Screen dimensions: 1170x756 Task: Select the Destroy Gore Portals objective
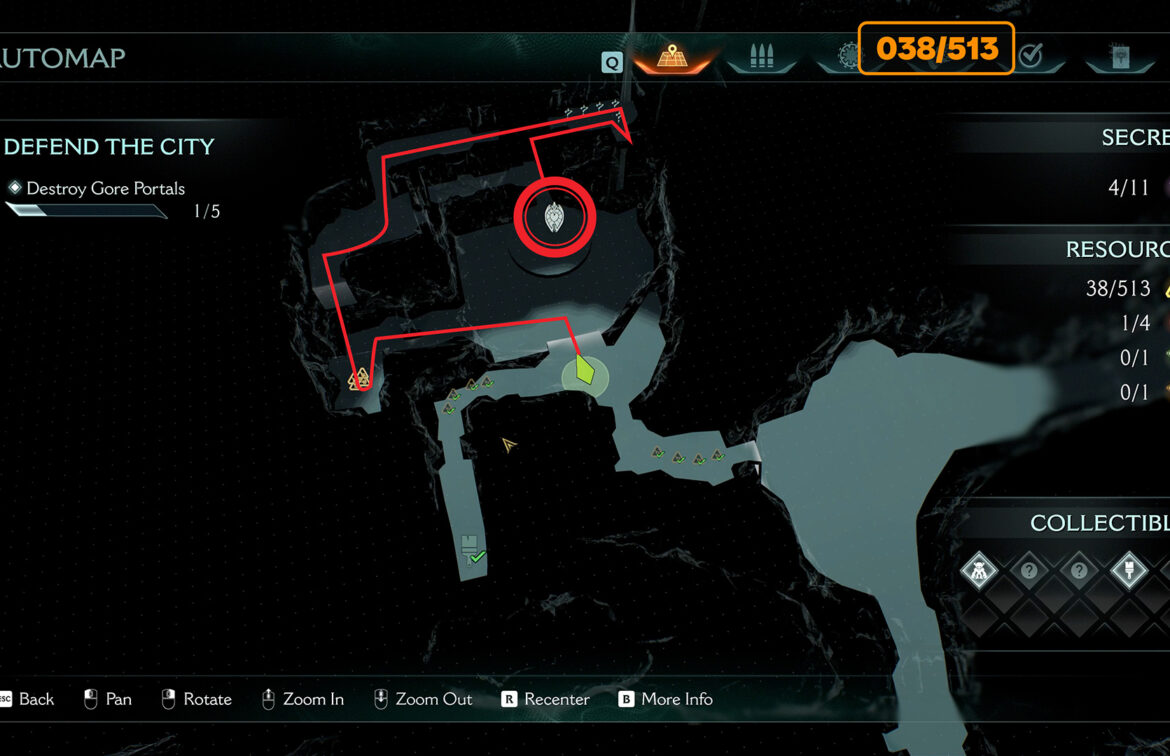click(105, 188)
